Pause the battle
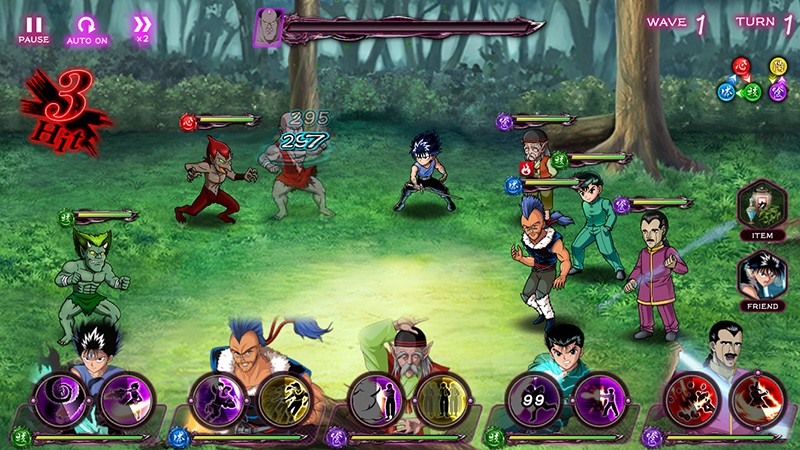The height and width of the screenshot is (450, 800). [x=34, y=29]
